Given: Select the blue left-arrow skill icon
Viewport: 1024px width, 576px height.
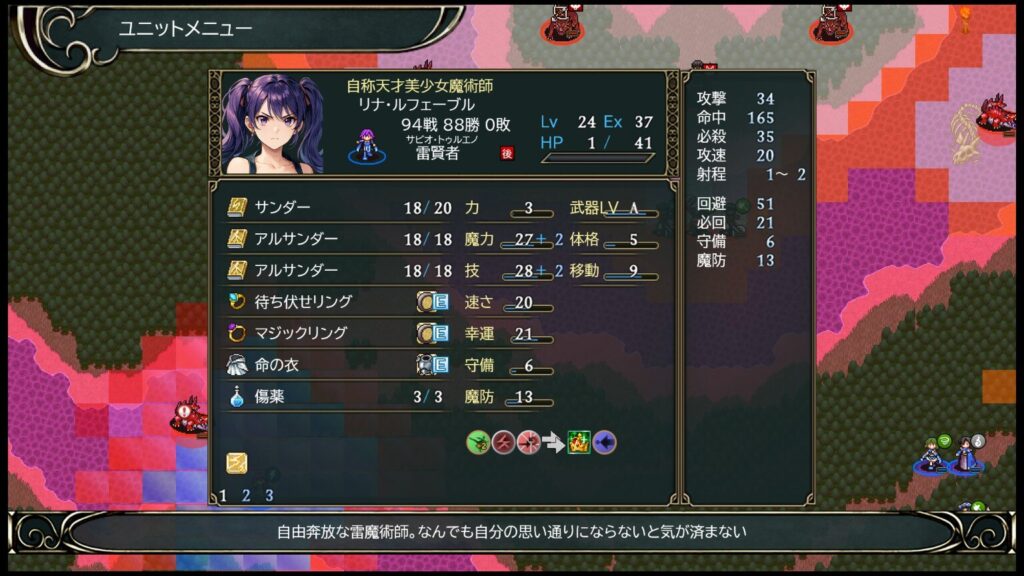Looking at the screenshot, I should pos(604,442).
